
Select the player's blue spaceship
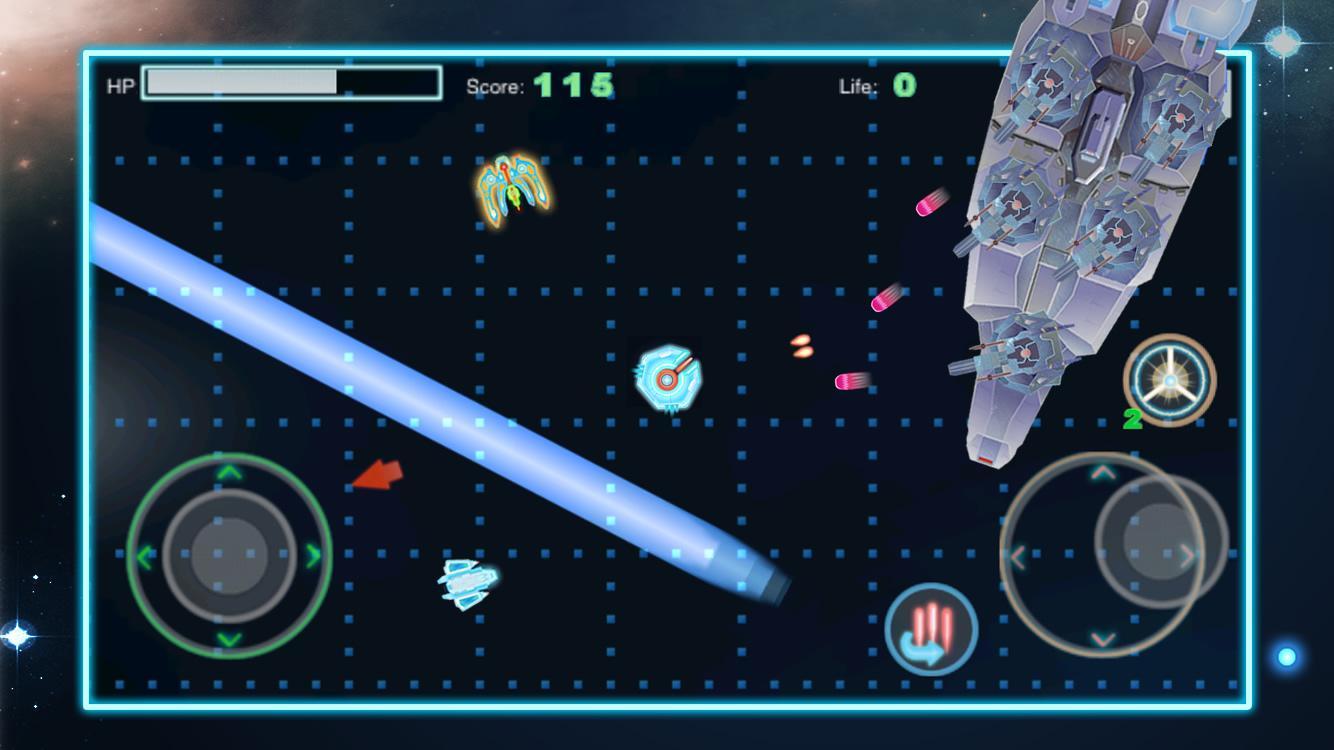tap(464, 585)
